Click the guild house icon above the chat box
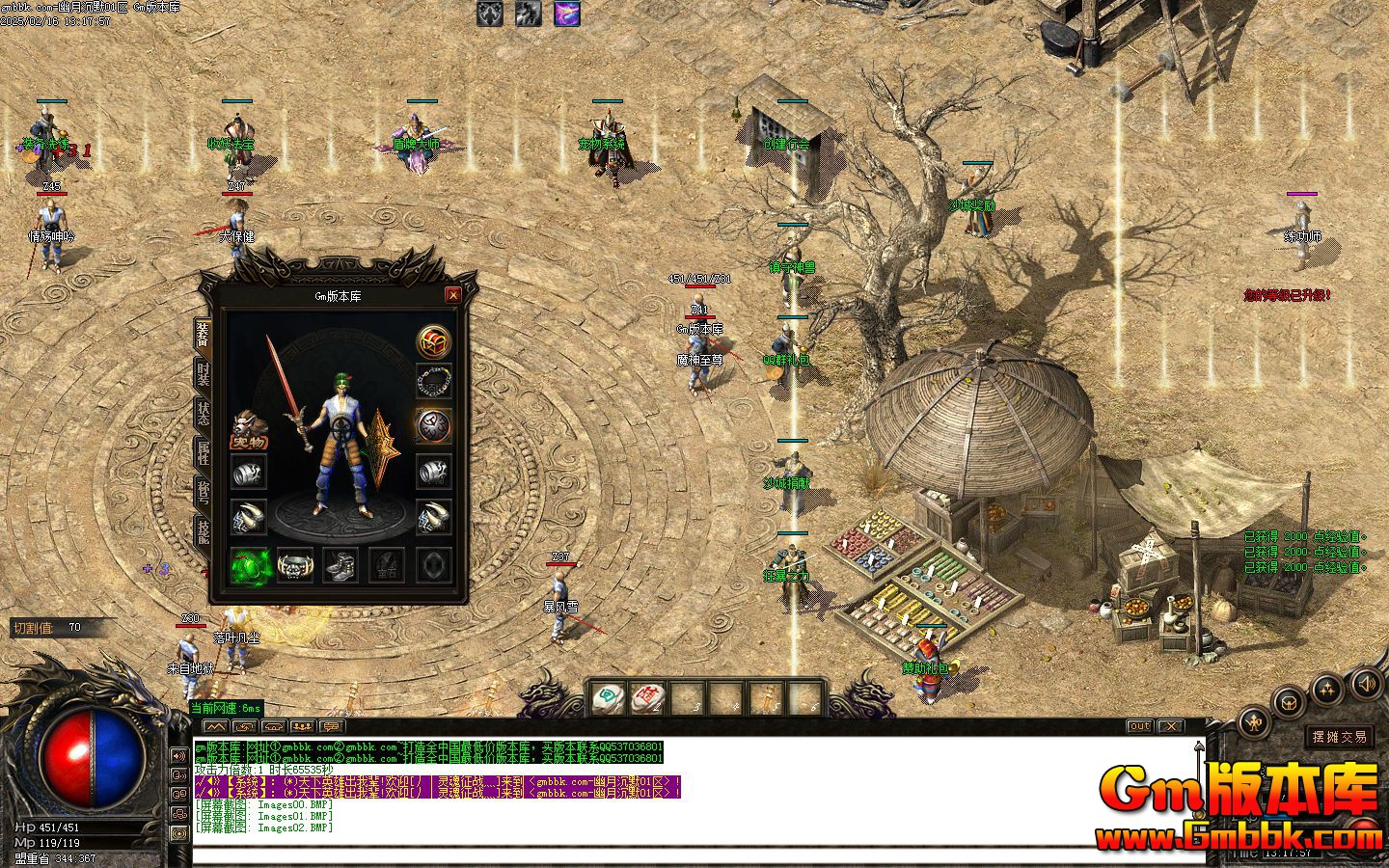 [x=273, y=726]
